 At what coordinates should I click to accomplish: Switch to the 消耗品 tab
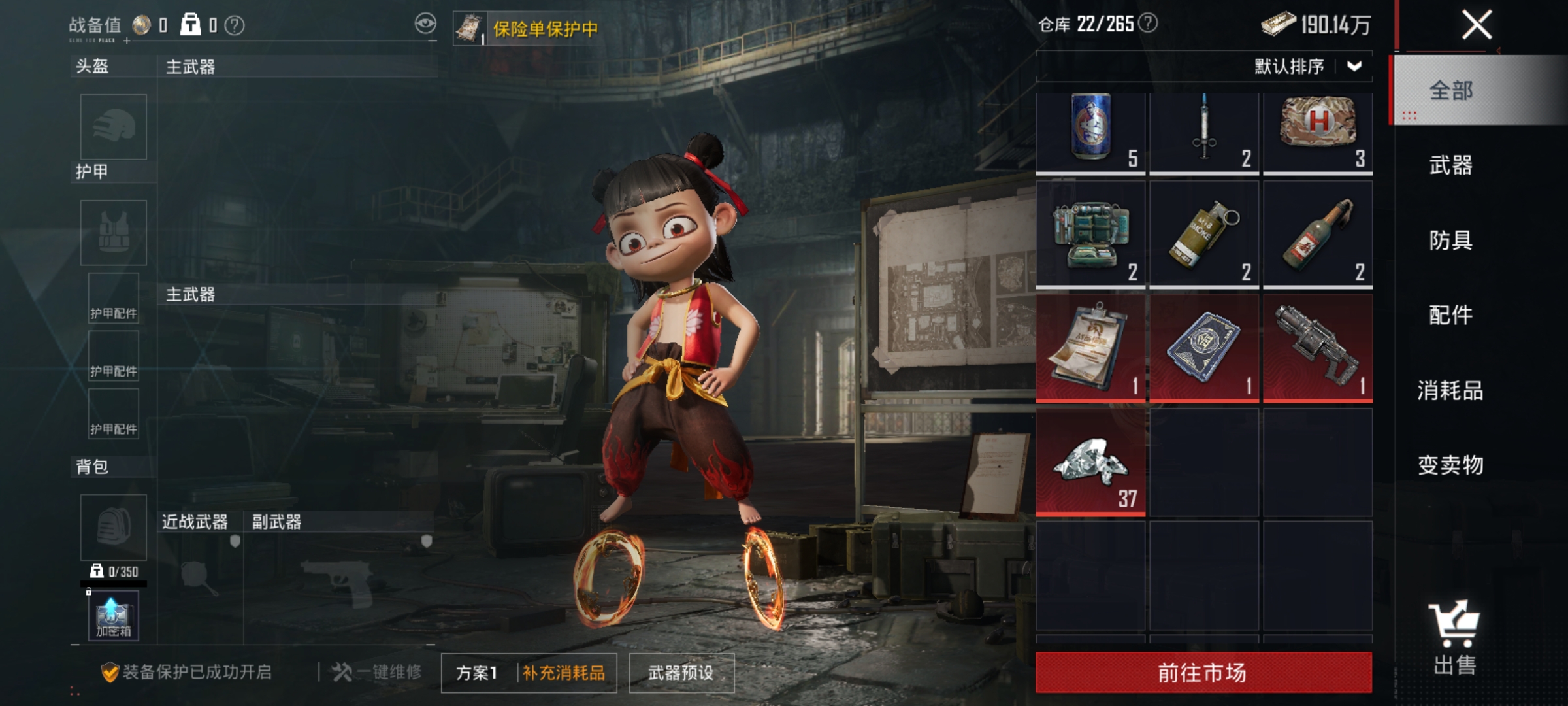1450,390
